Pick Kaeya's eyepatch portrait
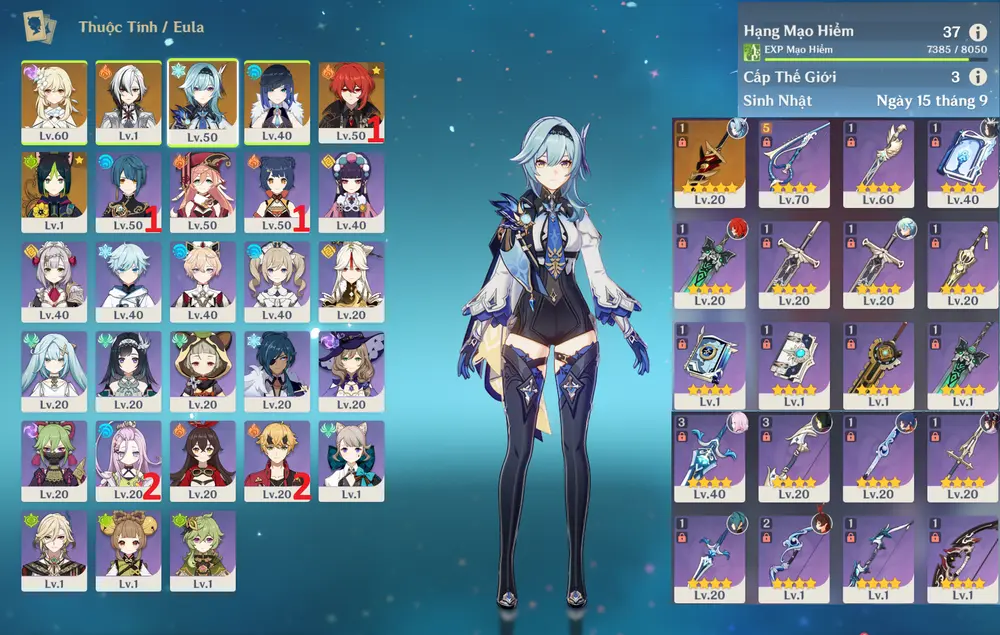 (x=277, y=369)
